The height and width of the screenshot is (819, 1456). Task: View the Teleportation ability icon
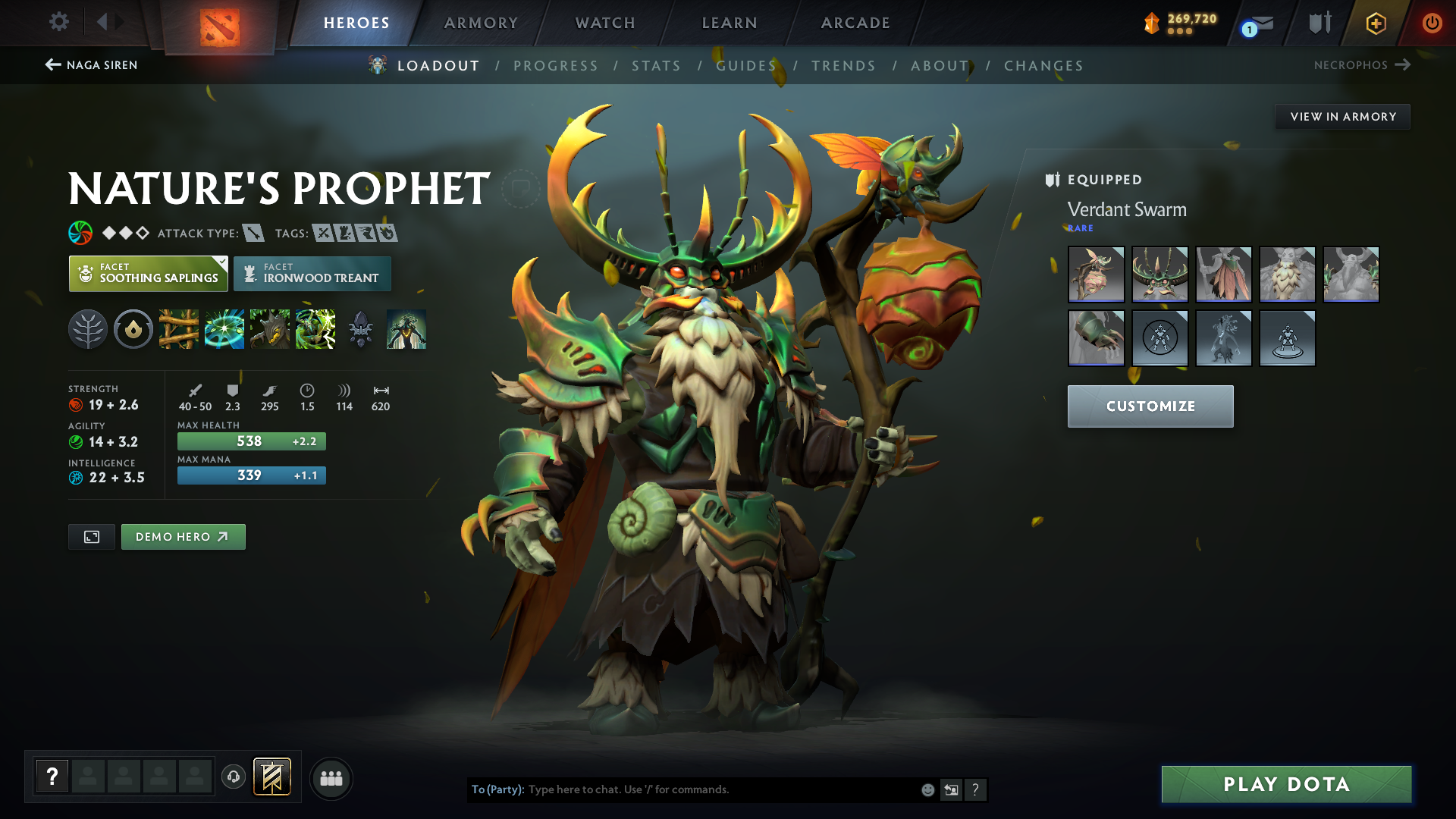(224, 329)
